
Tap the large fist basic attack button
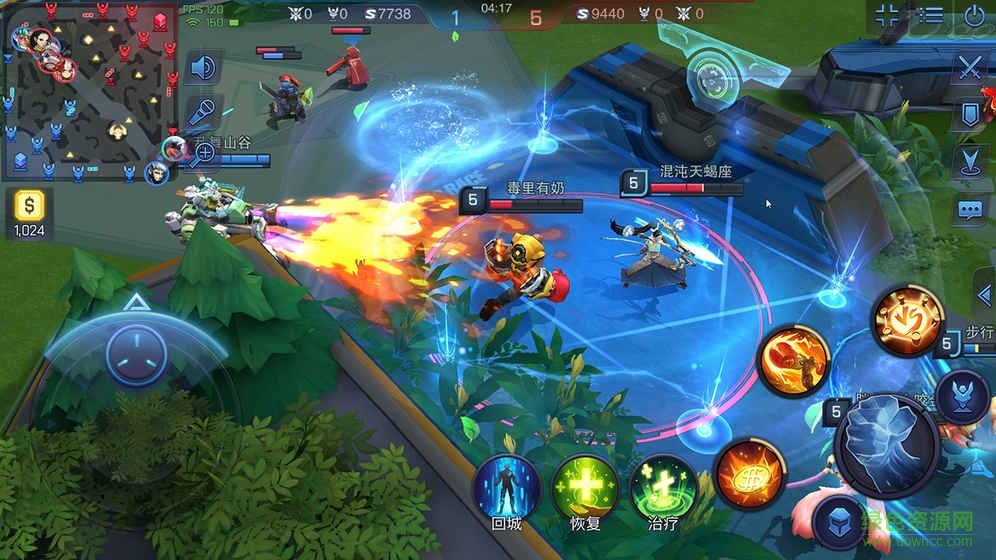(x=884, y=444)
